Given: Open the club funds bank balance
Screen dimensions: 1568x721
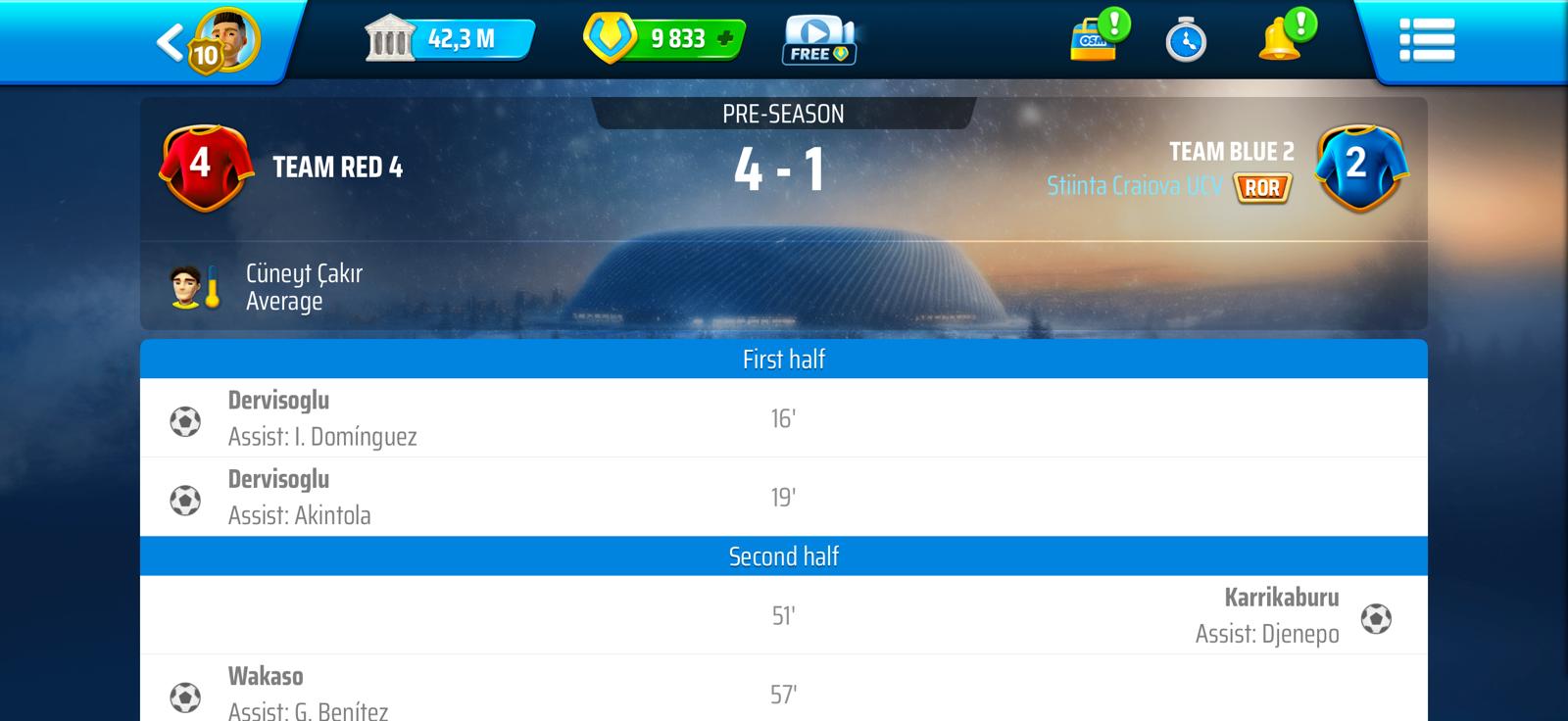Looking at the screenshot, I should coord(449,40).
